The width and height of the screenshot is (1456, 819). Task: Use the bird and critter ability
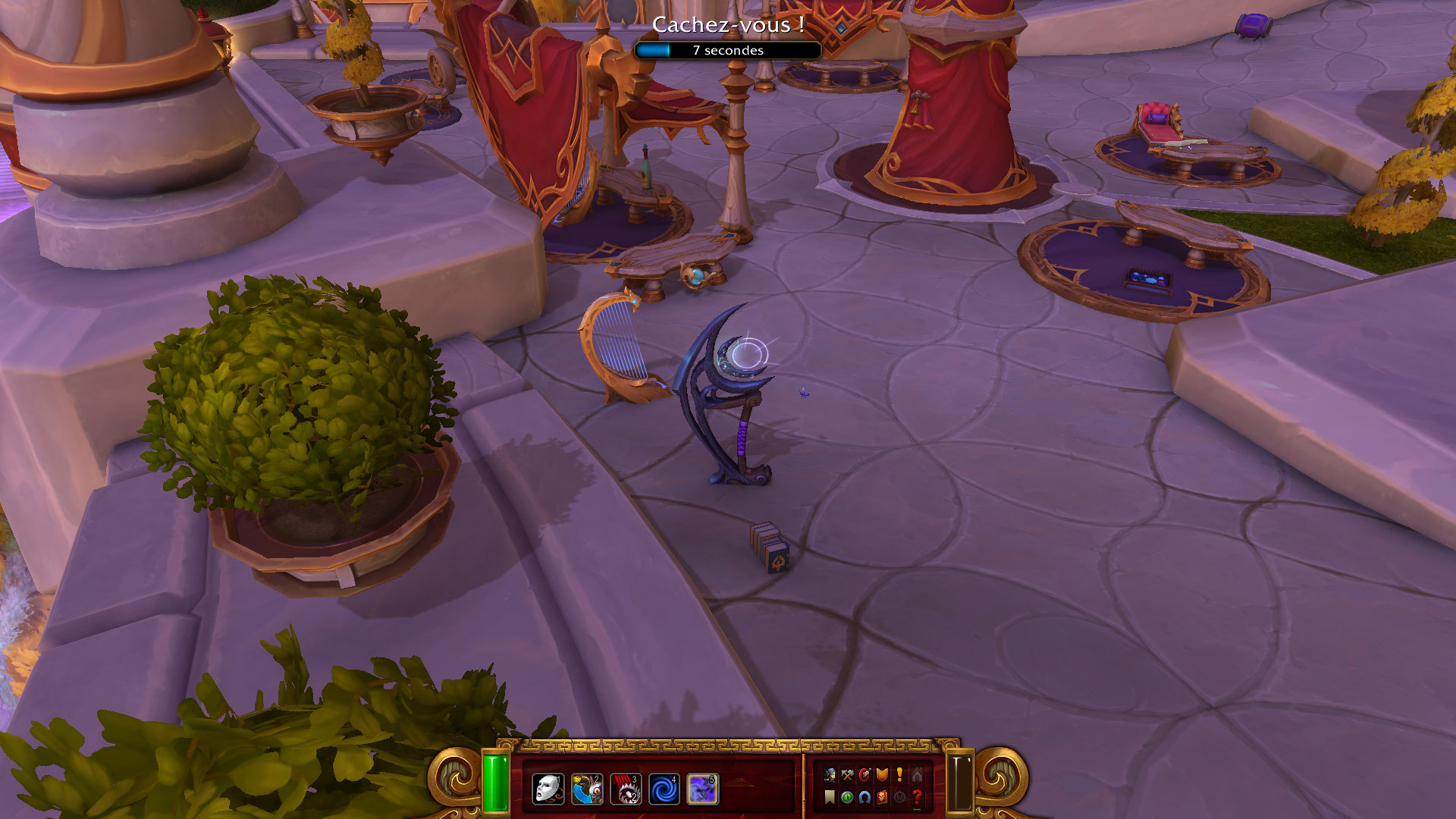click(587, 789)
